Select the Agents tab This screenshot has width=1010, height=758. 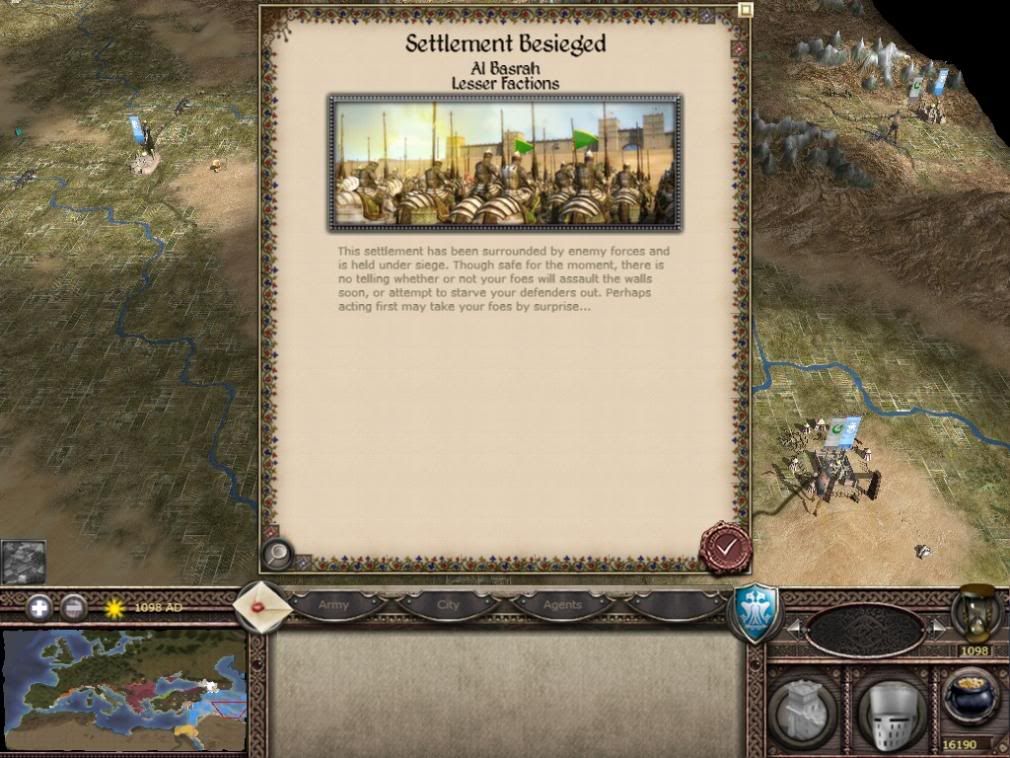[562, 605]
